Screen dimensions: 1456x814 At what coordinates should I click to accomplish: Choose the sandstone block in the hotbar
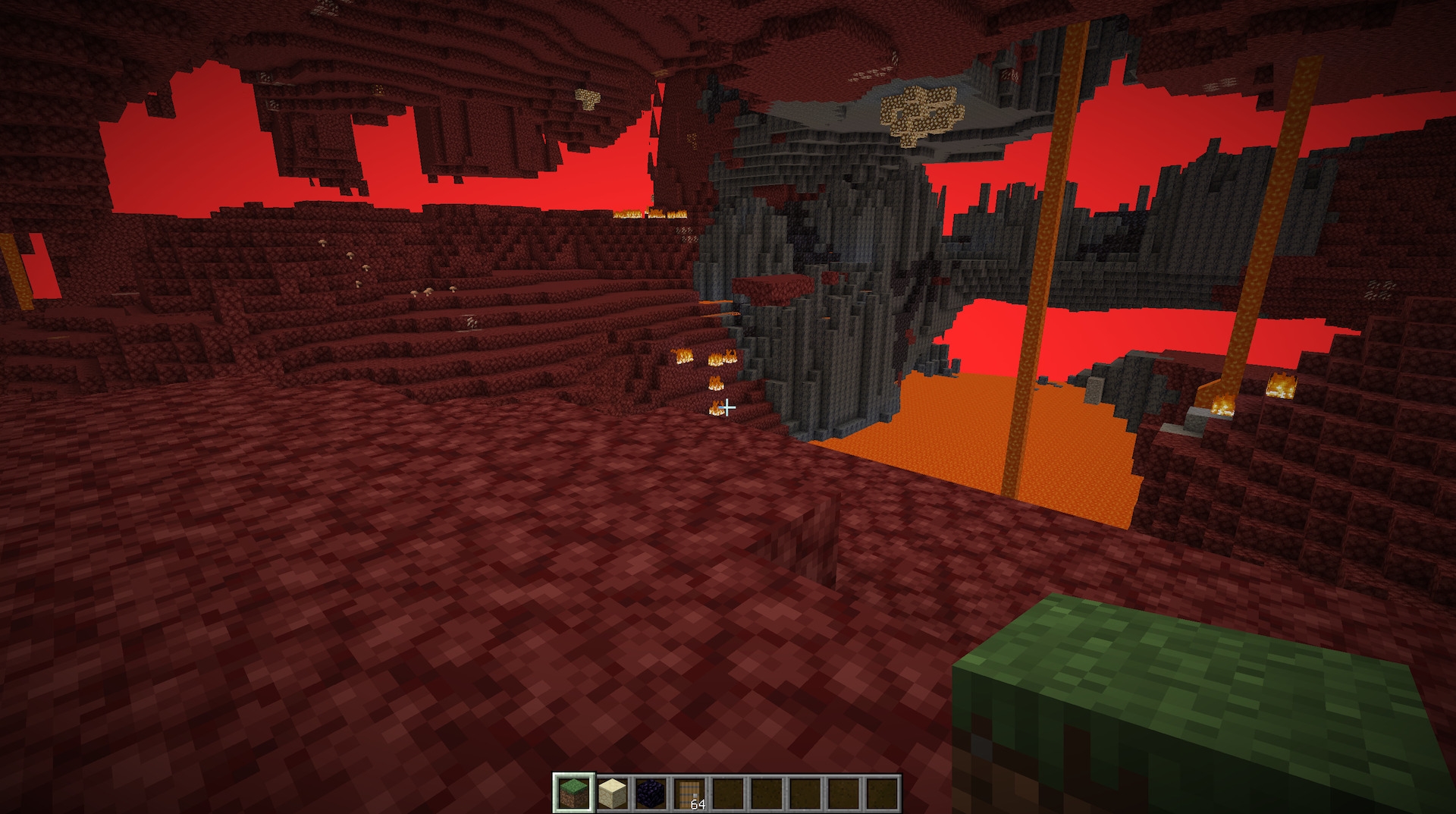[611, 794]
